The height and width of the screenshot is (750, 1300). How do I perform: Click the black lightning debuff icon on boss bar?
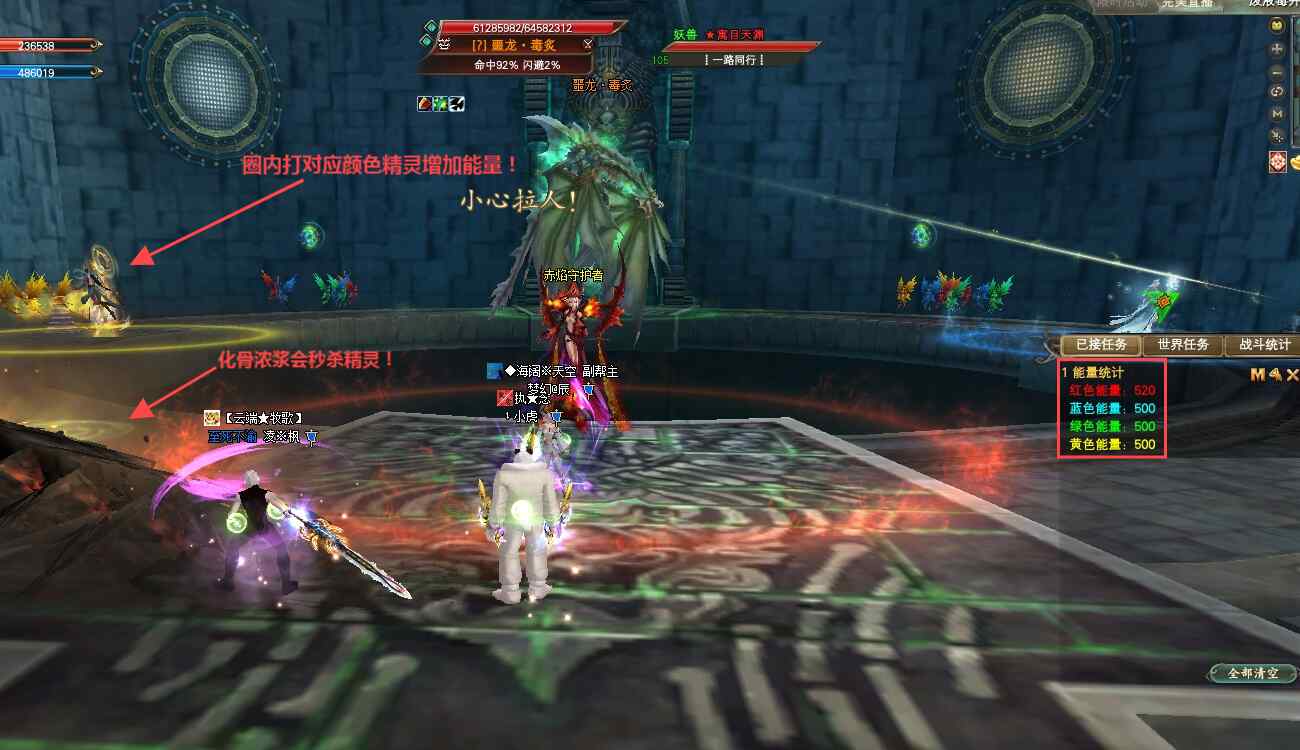(457, 102)
